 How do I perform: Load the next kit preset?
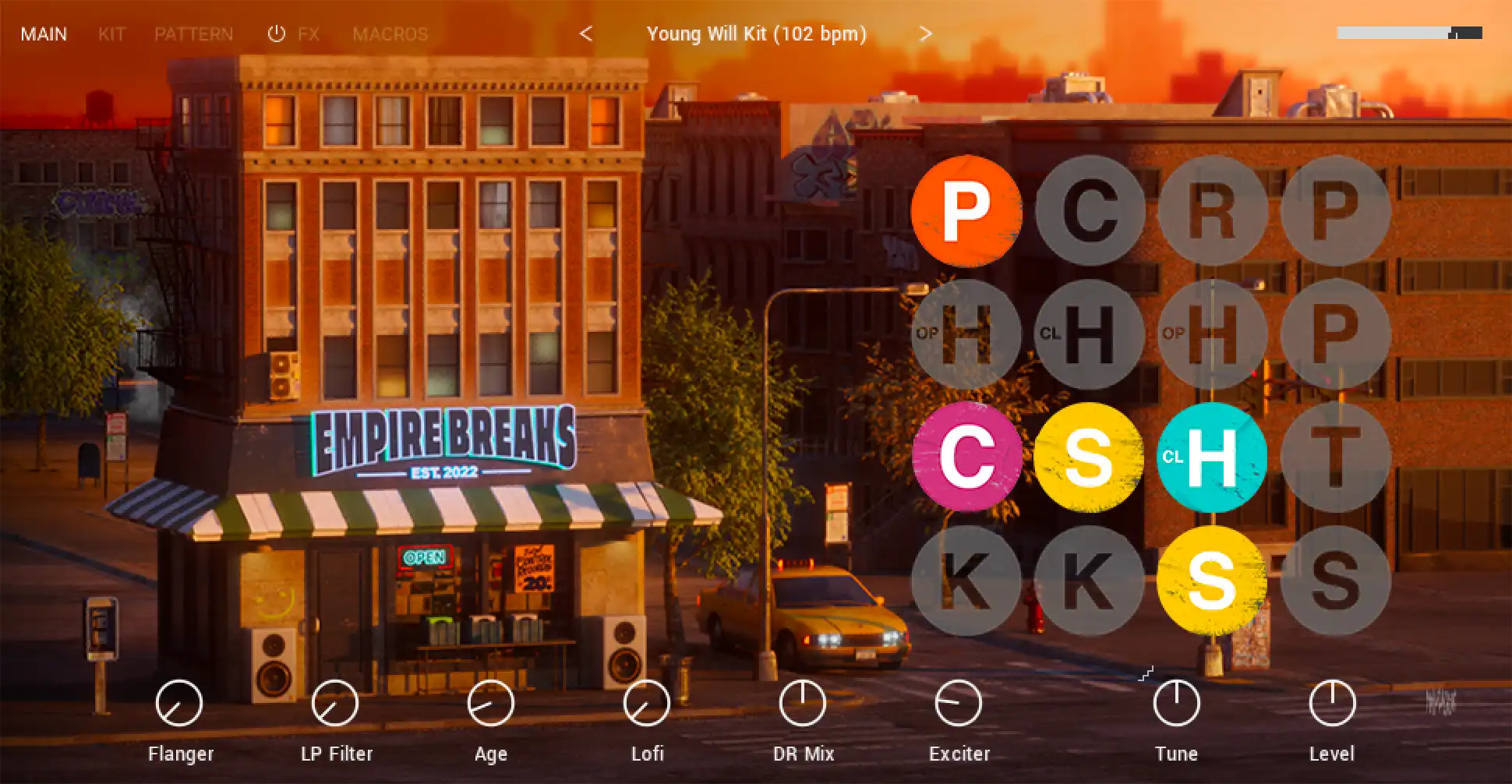pyautogui.click(x=925, y=34)
